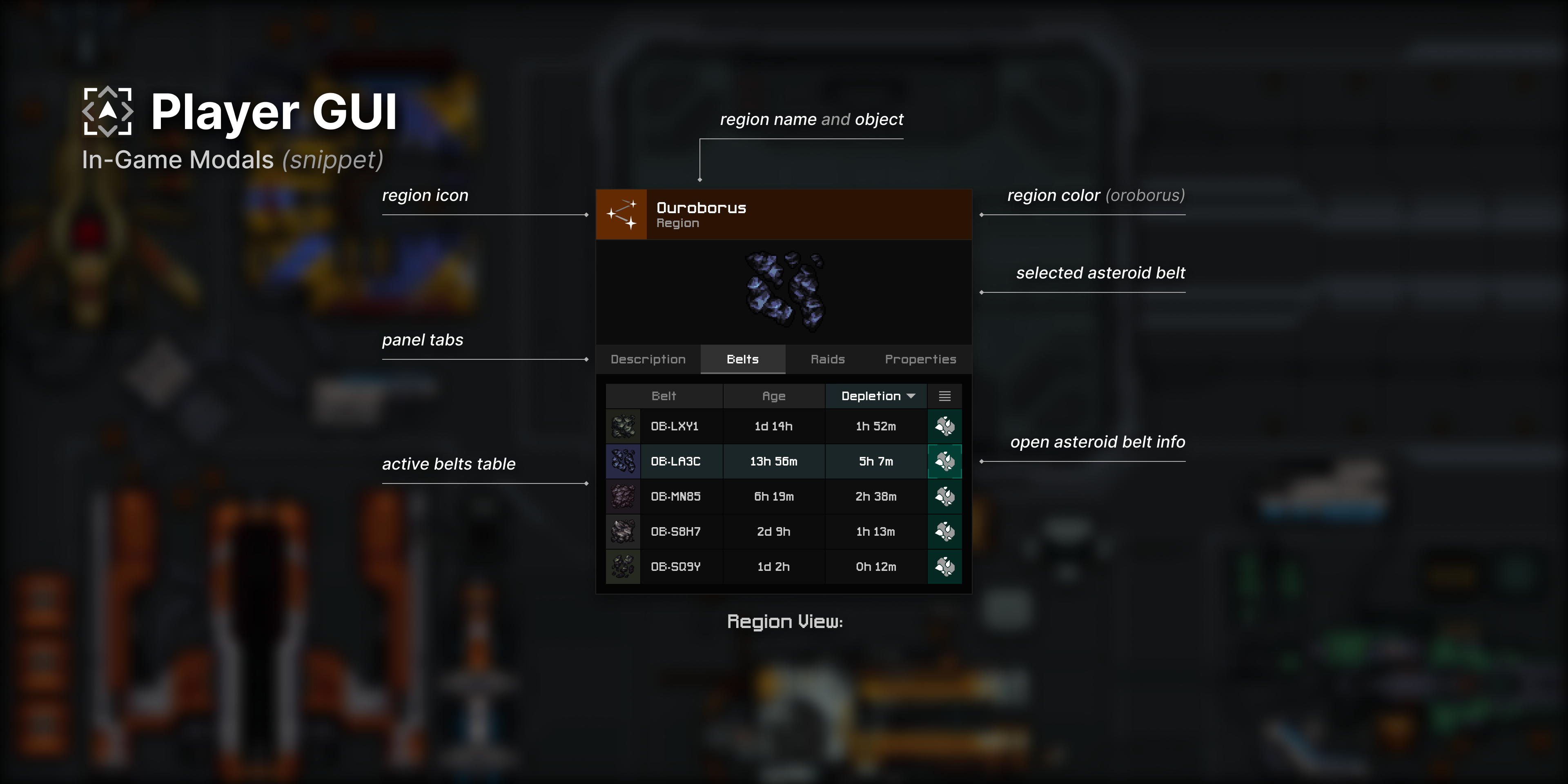The width and height of the screenshot is (1568, 784).
Task: Open asteroid belt info for OB-S8H7
Action: tap(945, 531)
